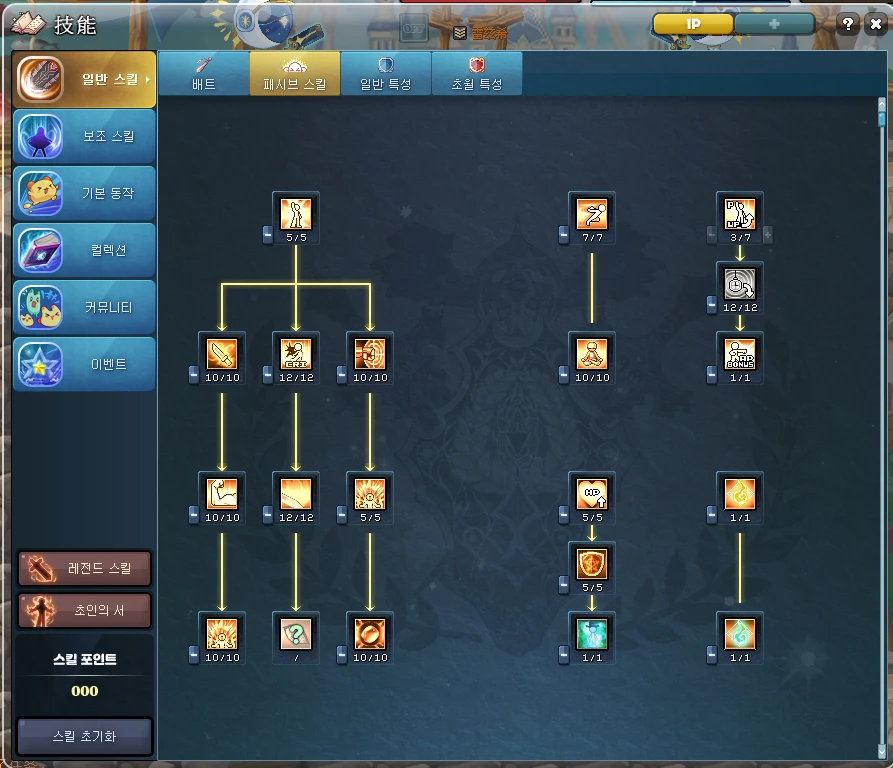Viewport: 893px width, 768px height.
Task: Switch to the 배트 tab
Action: pos(204,73)
